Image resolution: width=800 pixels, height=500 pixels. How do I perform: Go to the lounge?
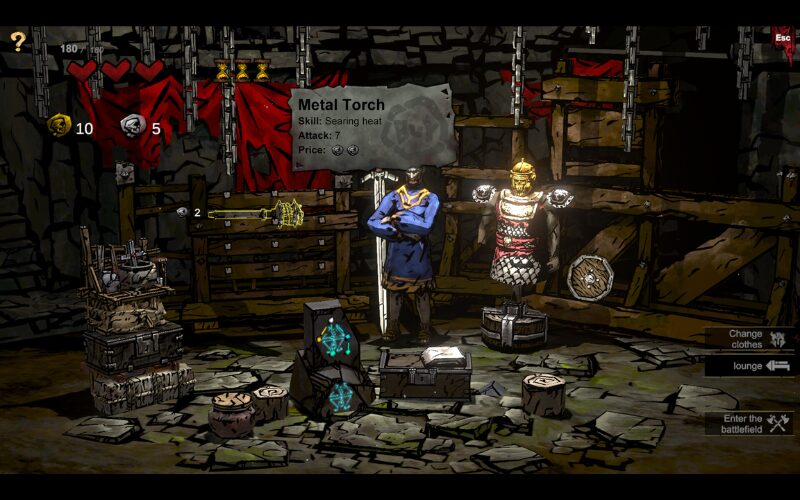click(x=750, y=366)
